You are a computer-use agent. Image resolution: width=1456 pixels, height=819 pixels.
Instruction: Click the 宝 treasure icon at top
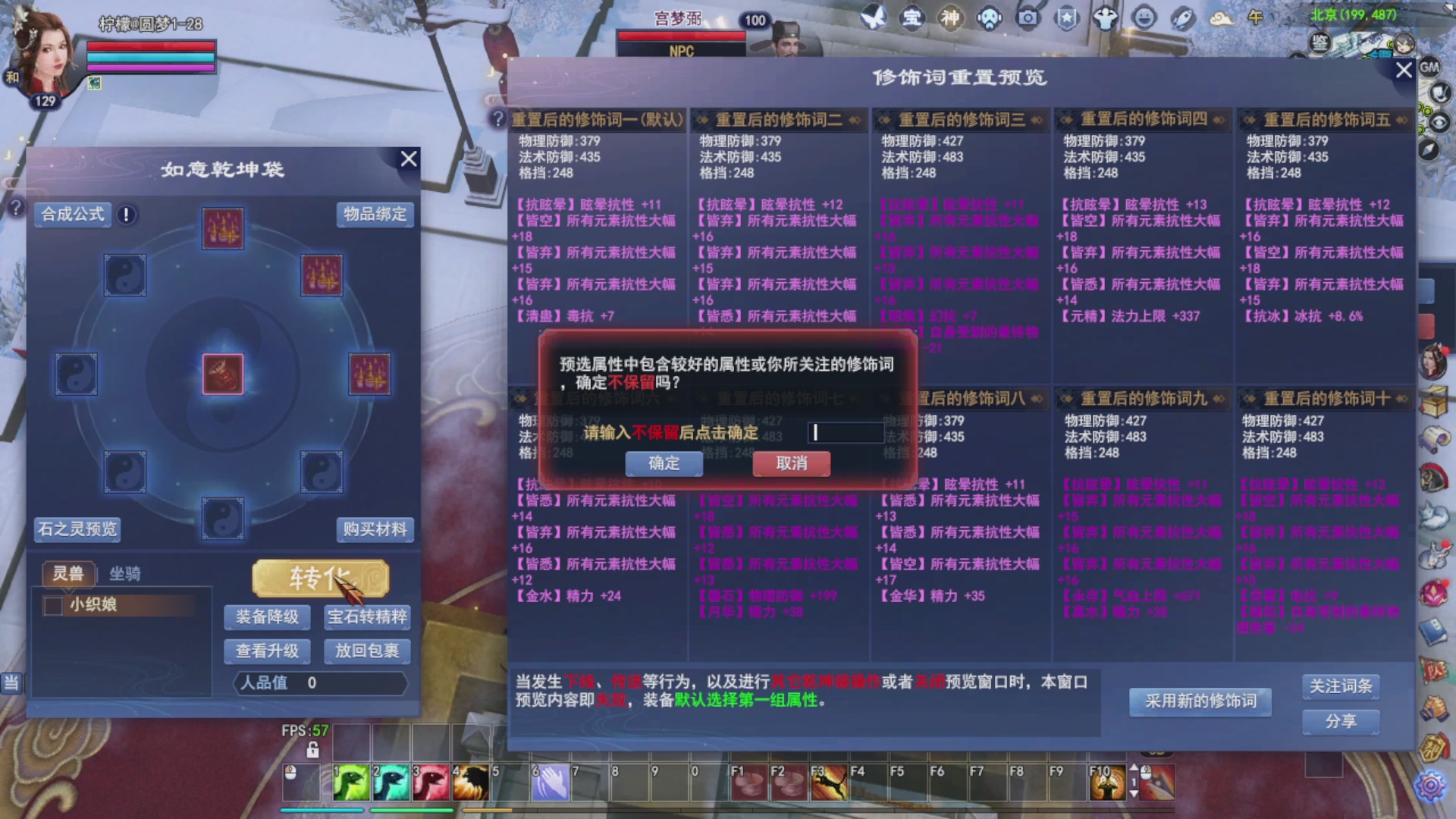pos(912,17)
